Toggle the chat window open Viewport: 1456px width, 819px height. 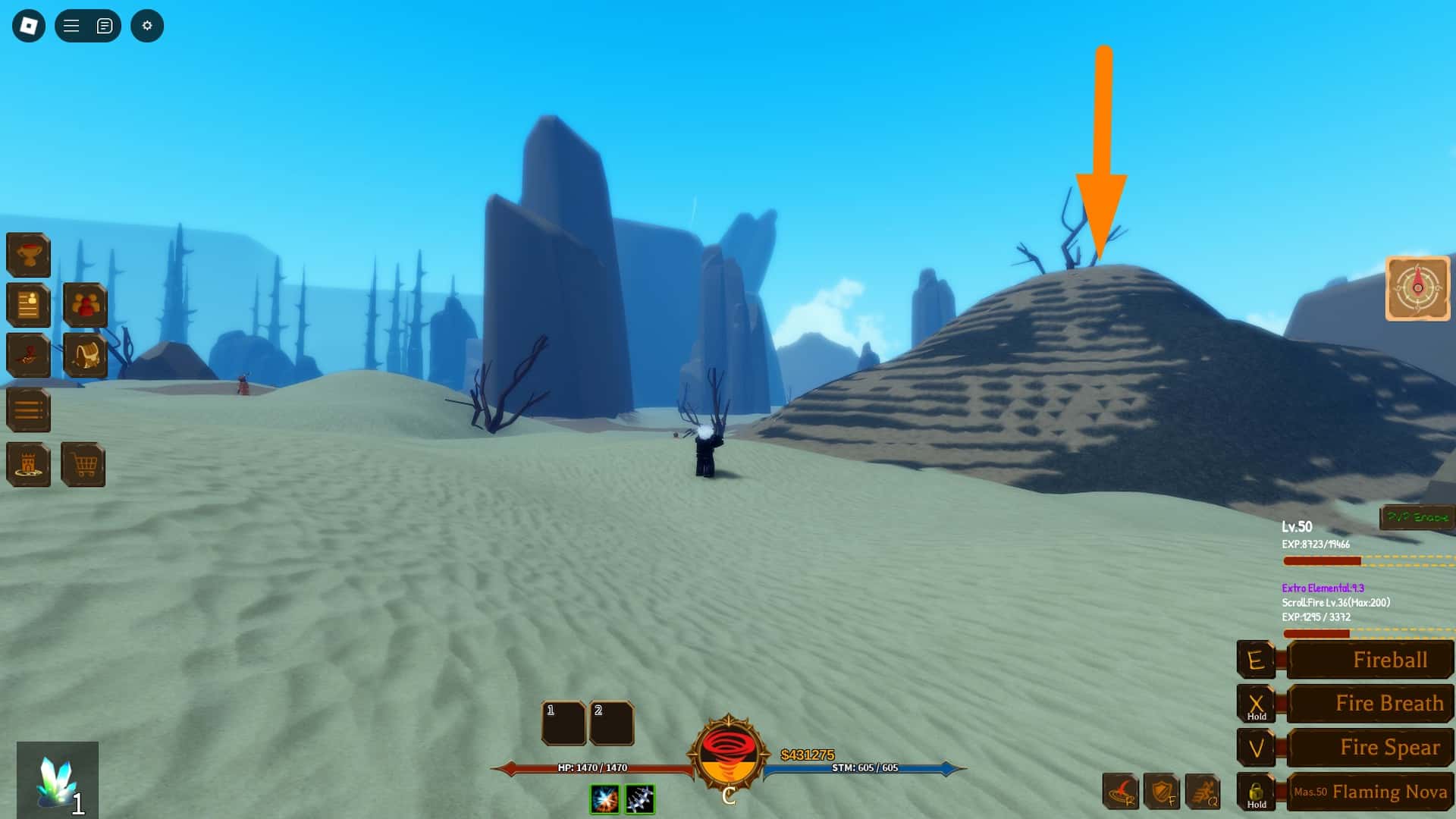104,25
